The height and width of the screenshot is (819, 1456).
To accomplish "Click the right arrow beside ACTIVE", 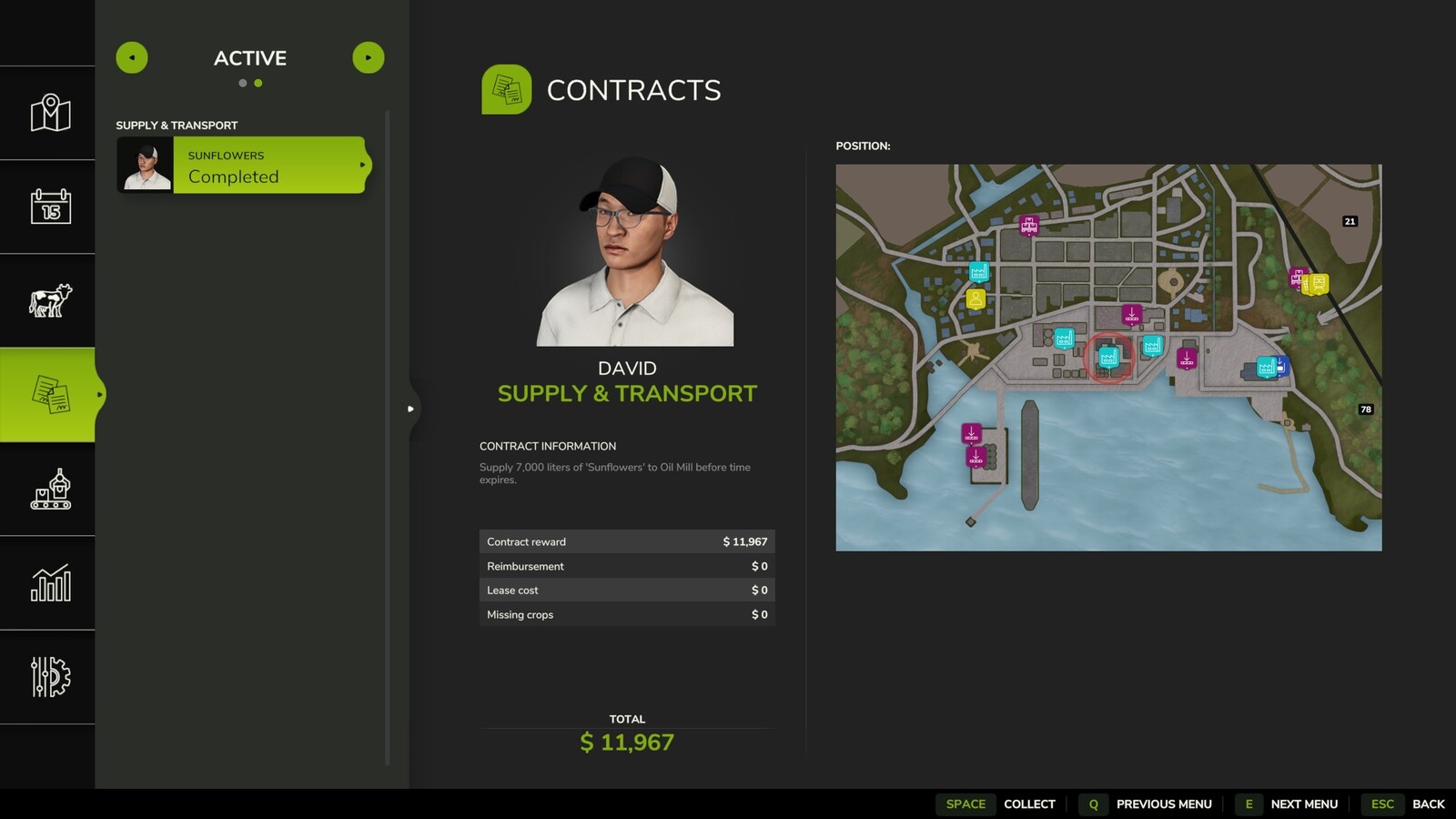I will click(x=368, y=57).
